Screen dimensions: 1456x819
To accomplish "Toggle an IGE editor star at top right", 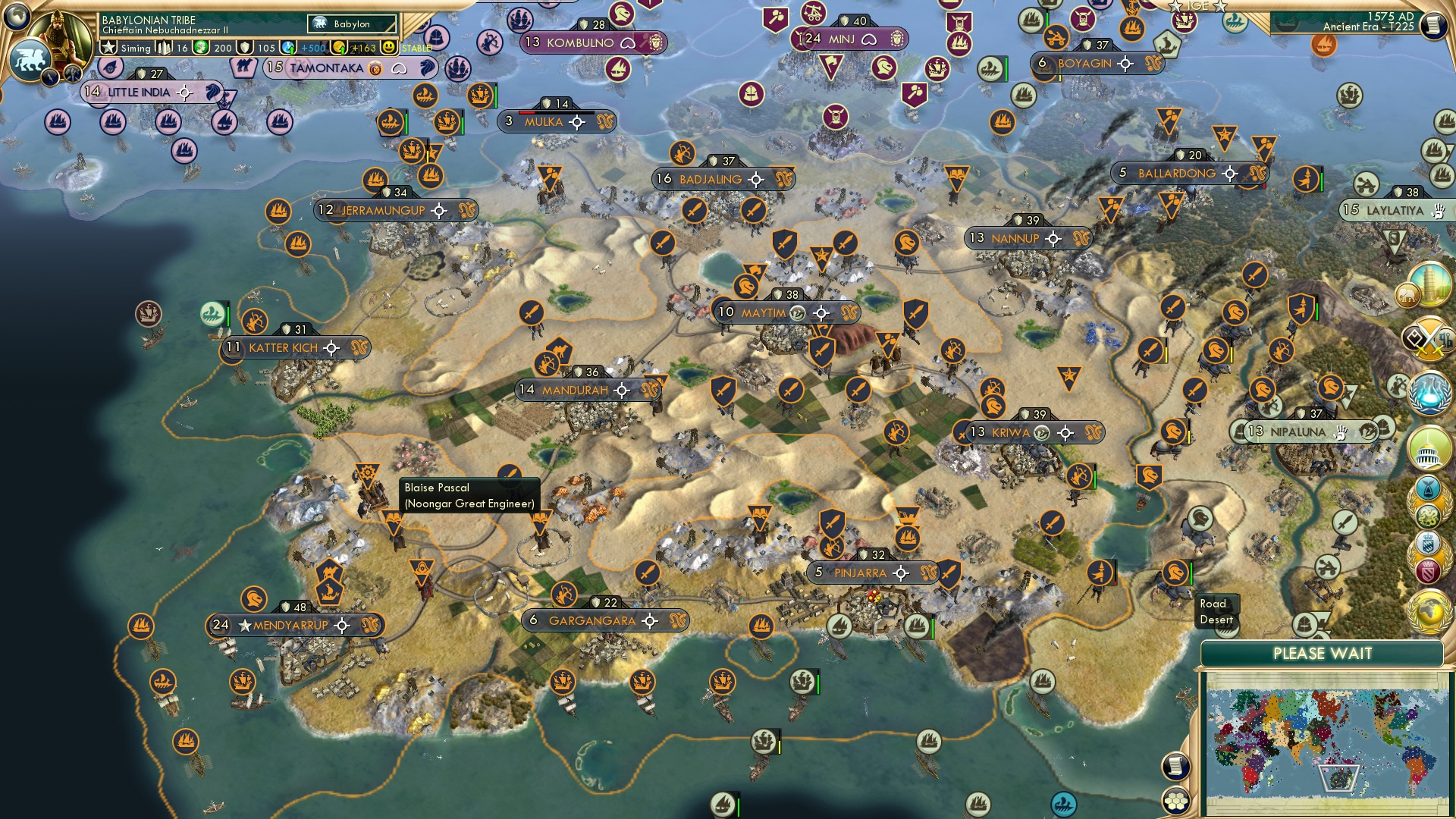I will 1175,7.
